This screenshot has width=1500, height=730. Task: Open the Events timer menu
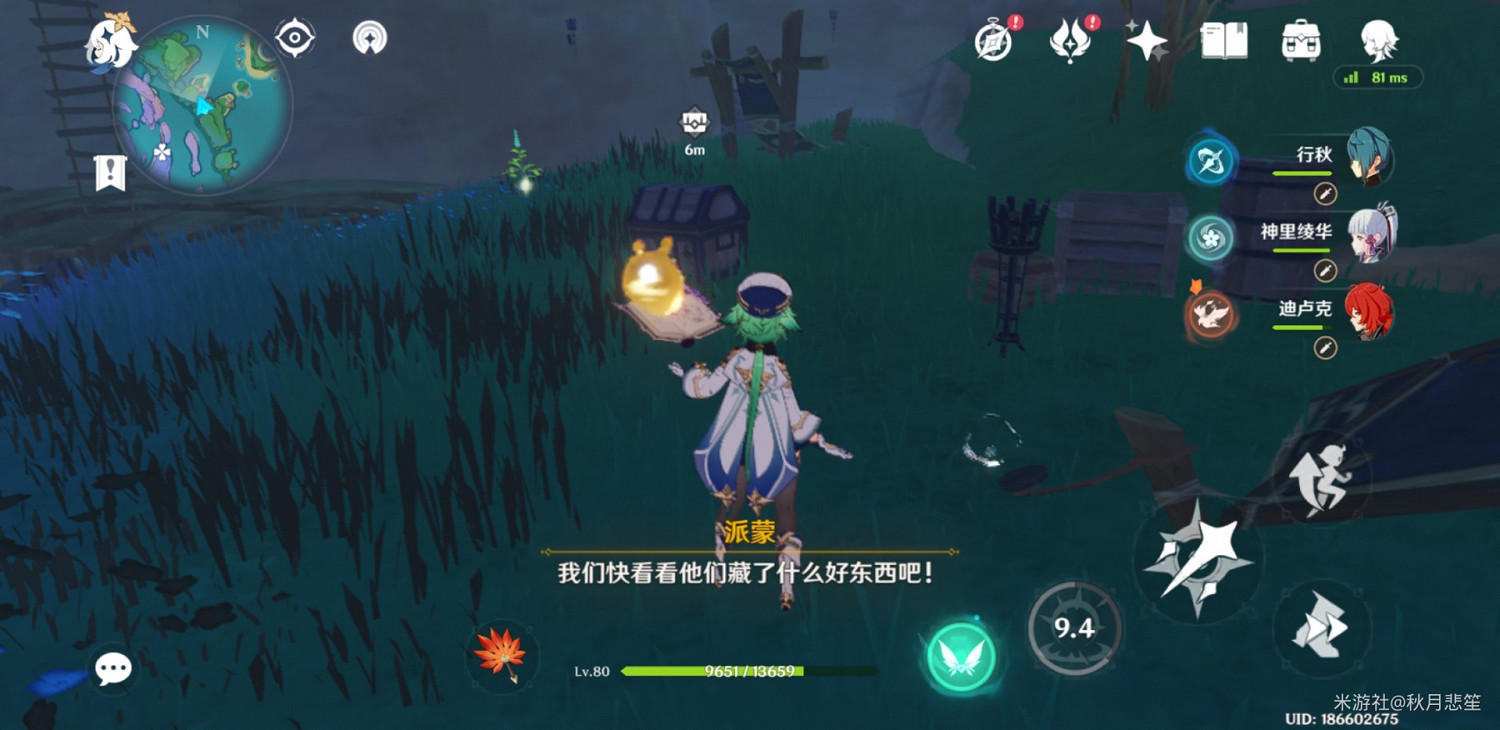(x=991, y=41)
